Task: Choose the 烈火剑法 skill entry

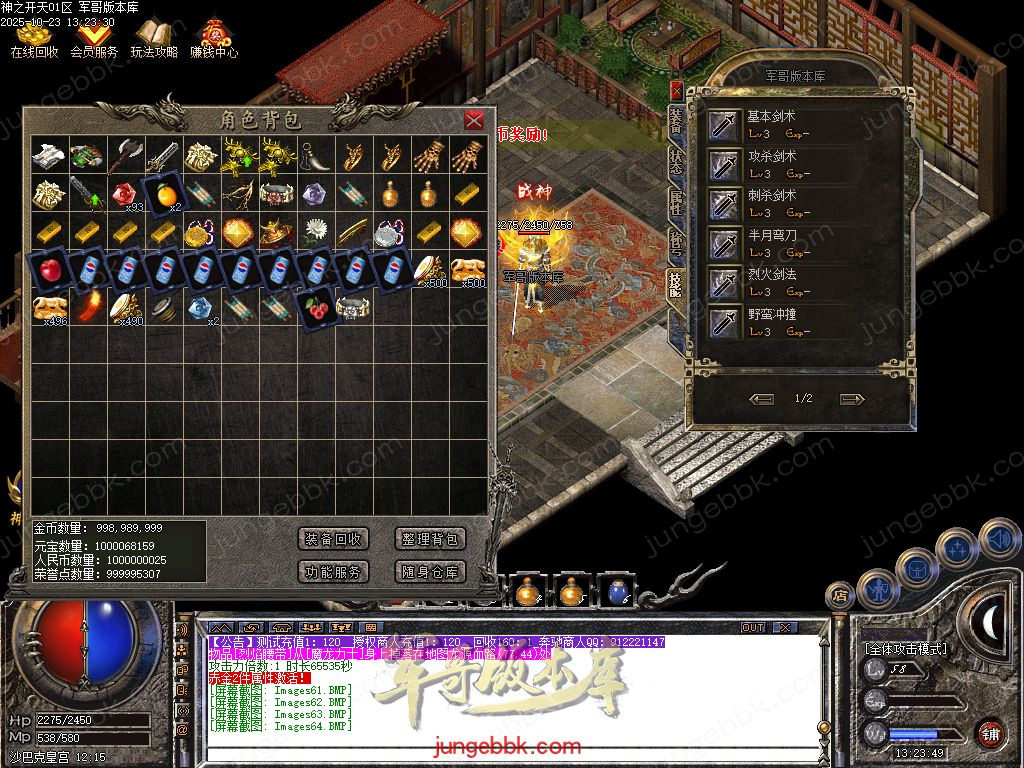Action: pos(770,282)
